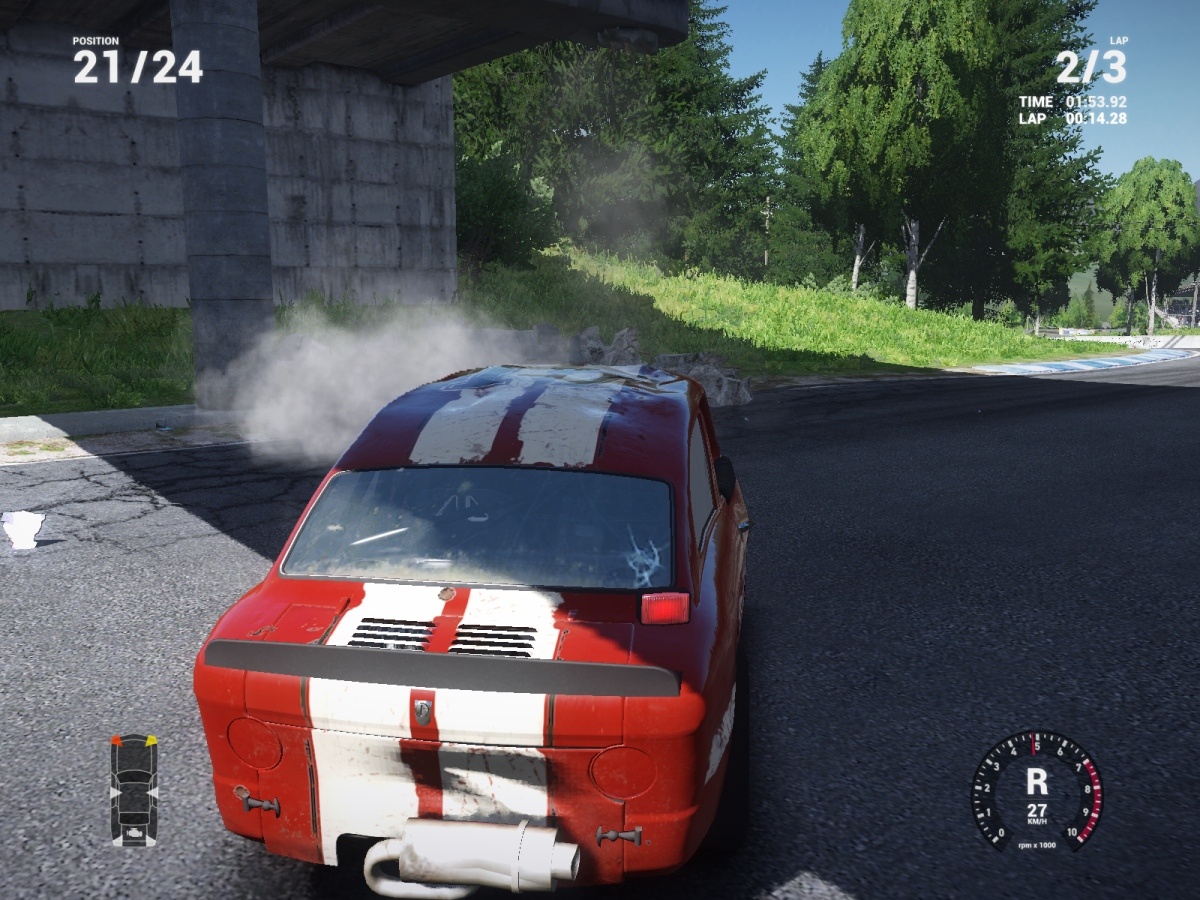Screen dimensions: 1200x900
Task: Select the tachometer gear gauge
Action: pos(1036,791)
